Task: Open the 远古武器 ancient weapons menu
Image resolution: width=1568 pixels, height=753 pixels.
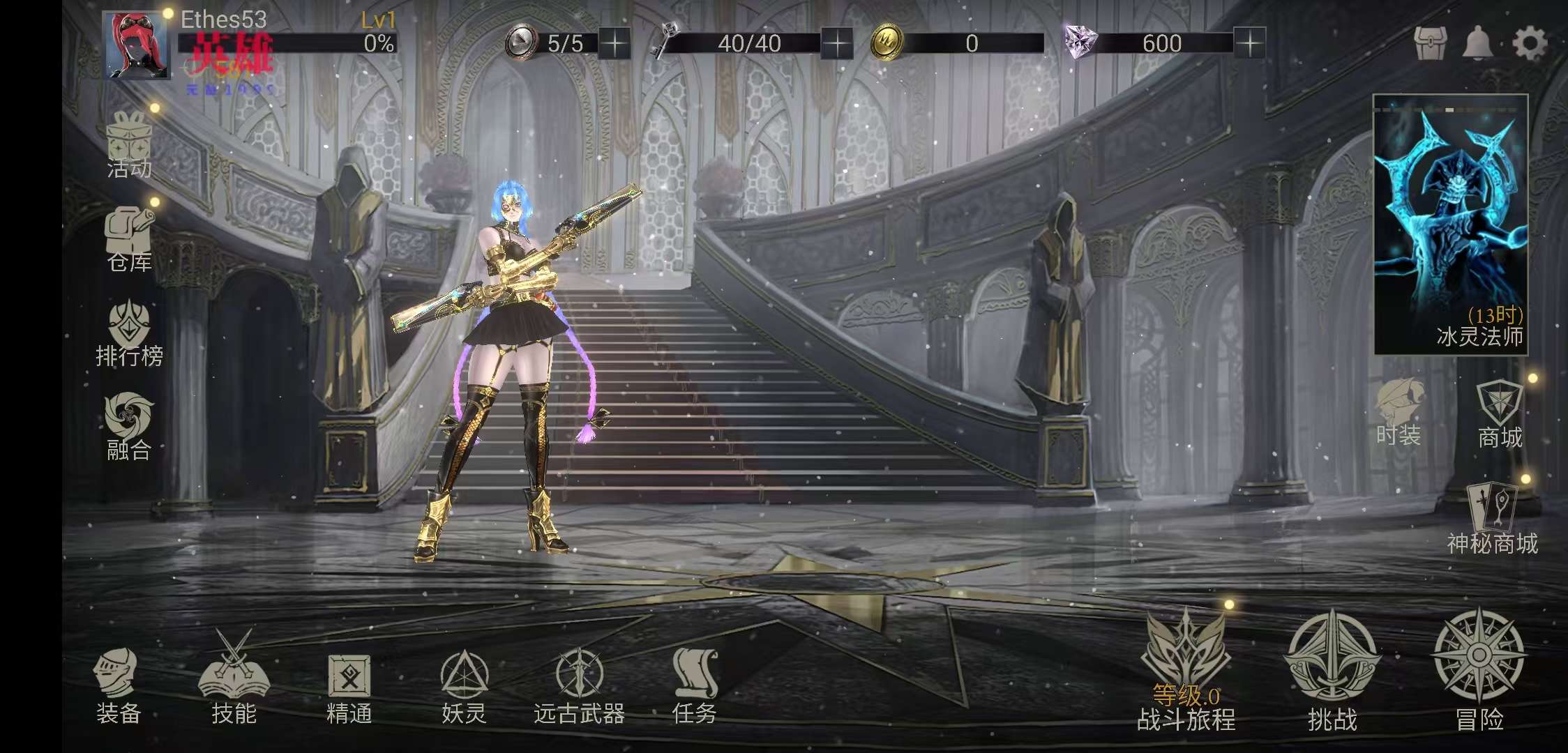Action: click(x=579, y=685)
